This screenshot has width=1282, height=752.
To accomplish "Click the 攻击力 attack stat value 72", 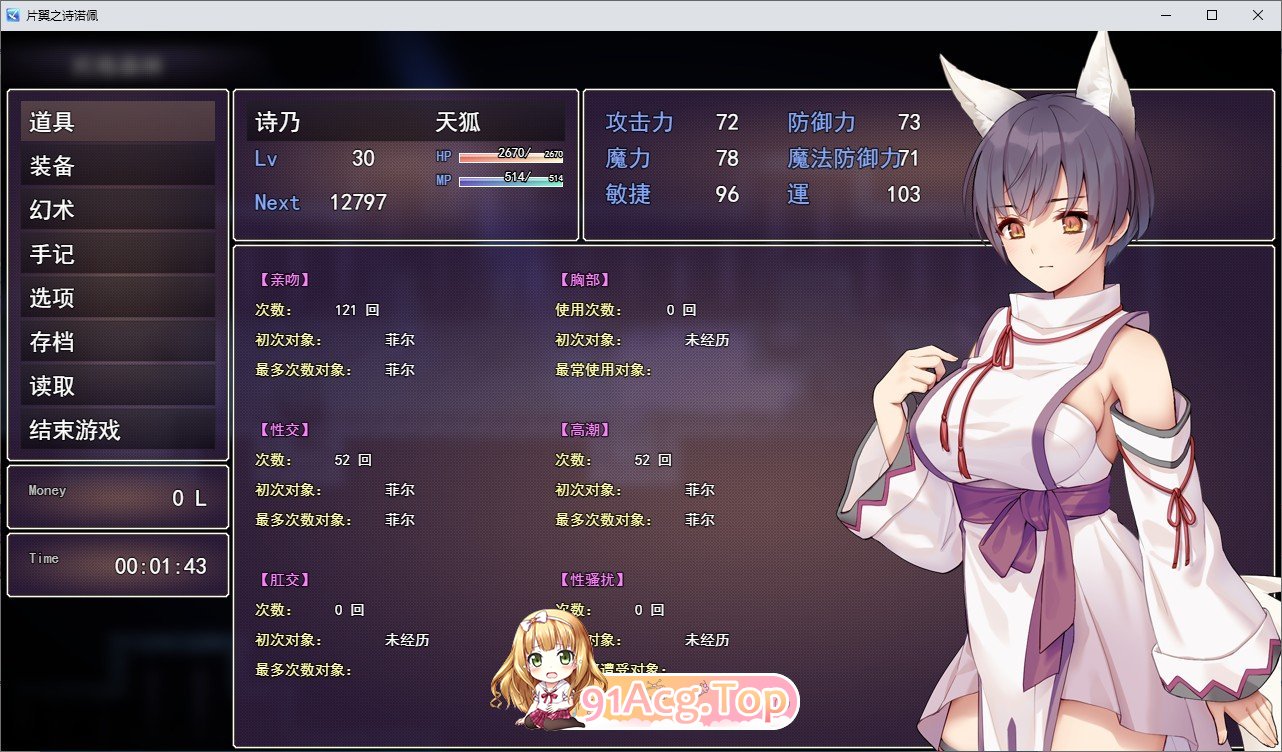I will (x=727, y=122).
